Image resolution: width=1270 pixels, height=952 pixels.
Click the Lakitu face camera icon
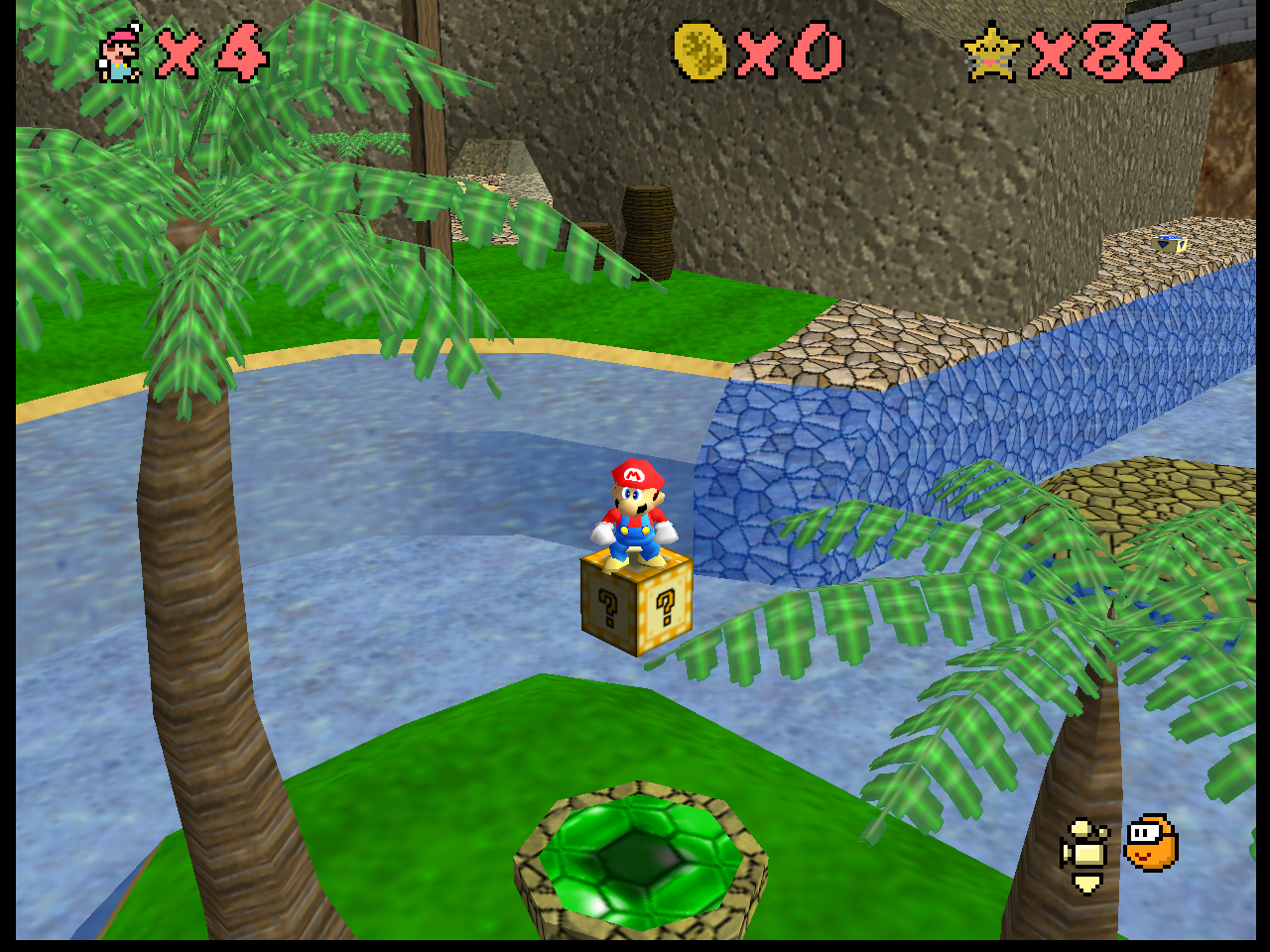click(x=1151, y=845)
